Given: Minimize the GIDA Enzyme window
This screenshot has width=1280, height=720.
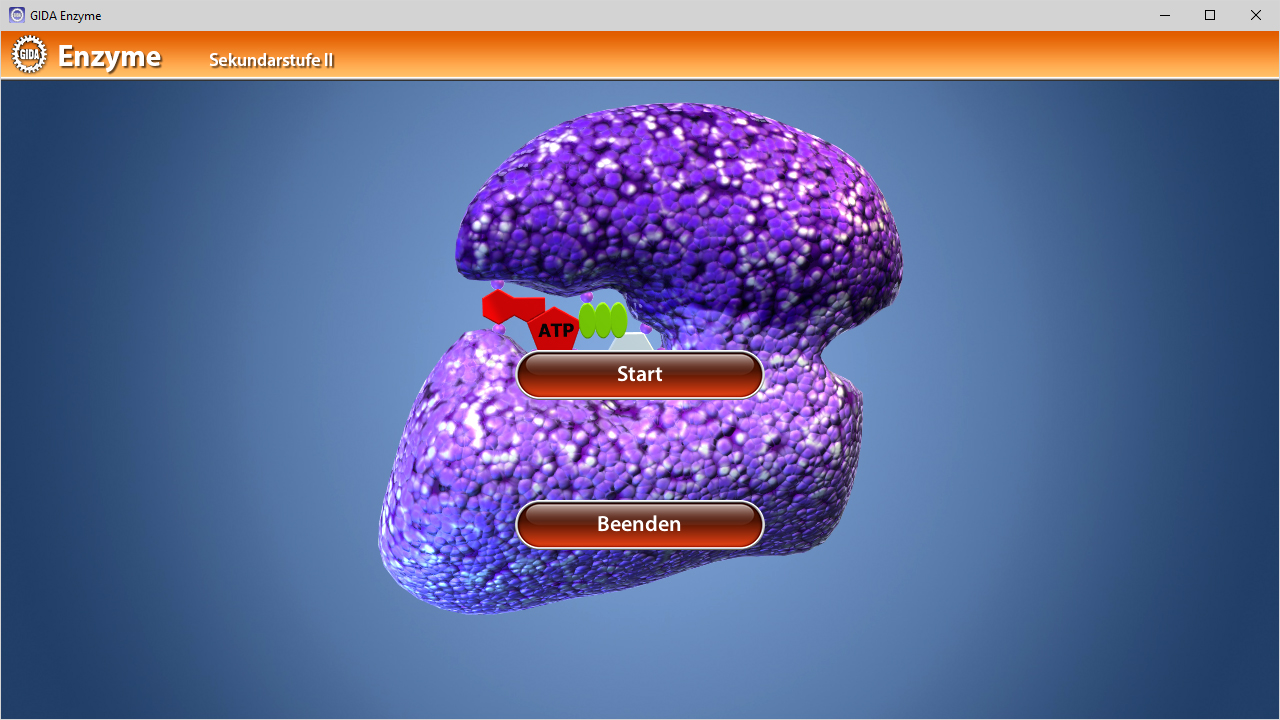Looking at the screenshot, I should [x=1164, y=15].
